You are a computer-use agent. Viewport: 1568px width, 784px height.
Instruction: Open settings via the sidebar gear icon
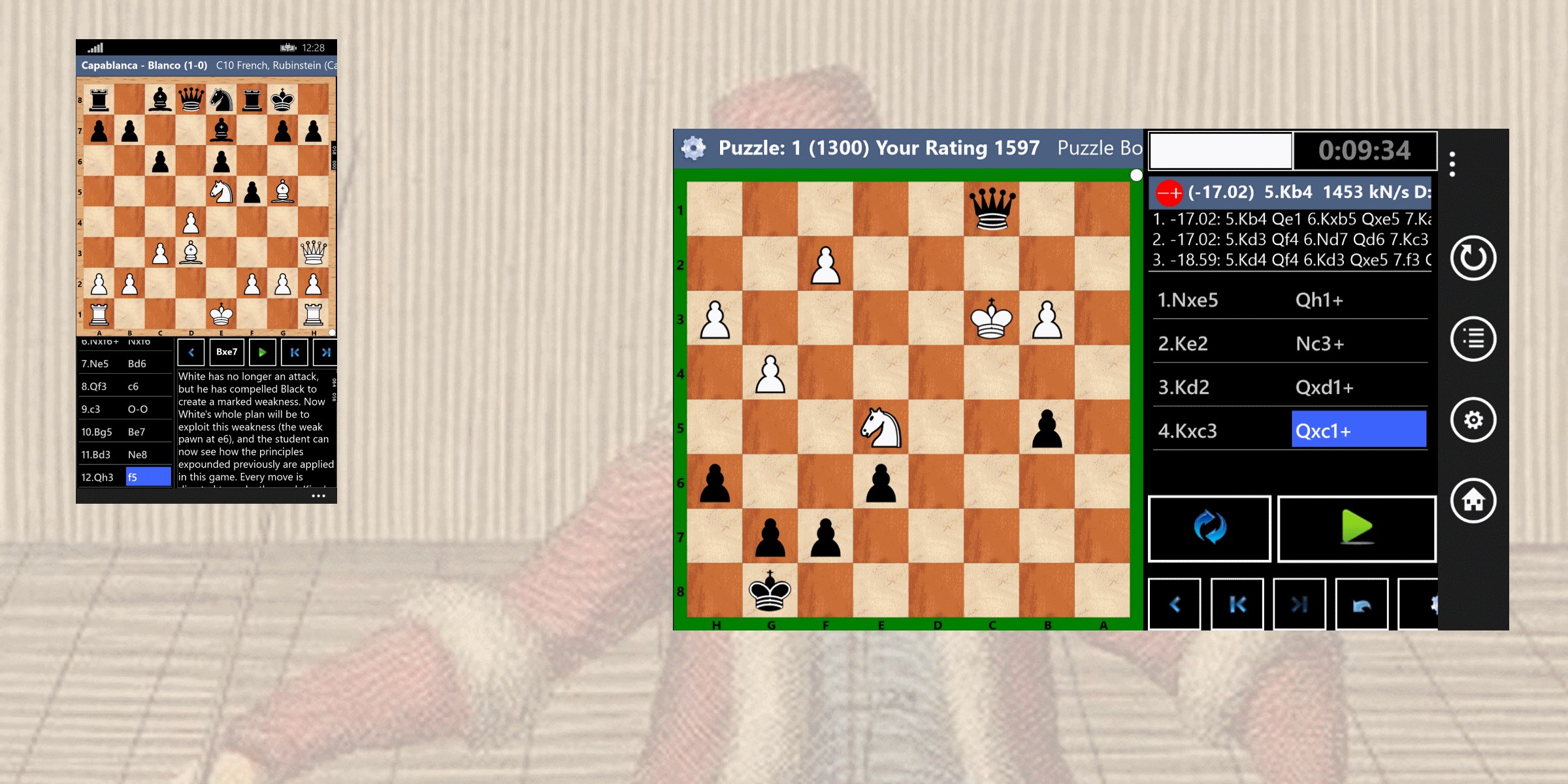[x=1474, y=420]
